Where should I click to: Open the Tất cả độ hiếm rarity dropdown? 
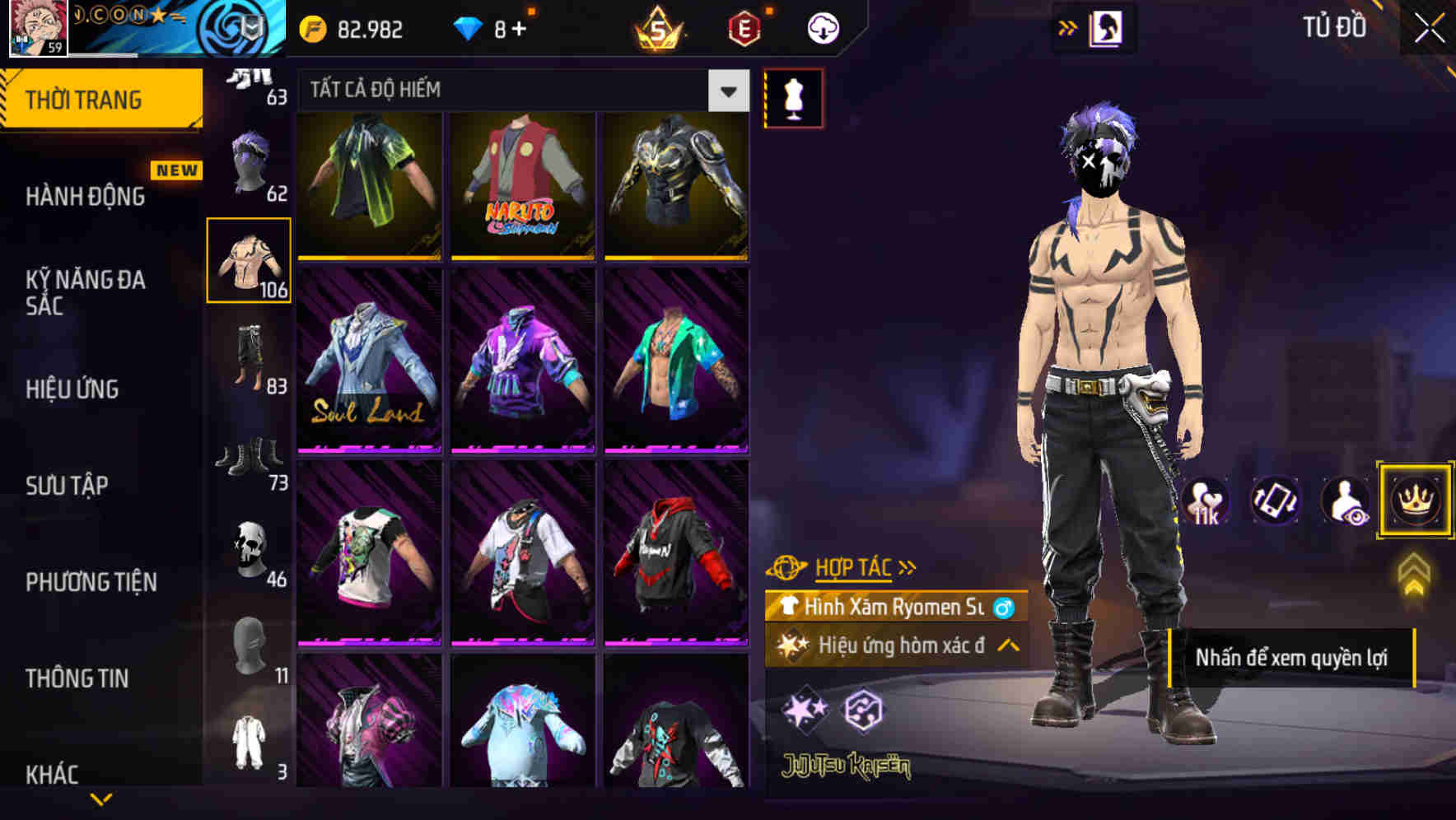[x=726, y=91]
